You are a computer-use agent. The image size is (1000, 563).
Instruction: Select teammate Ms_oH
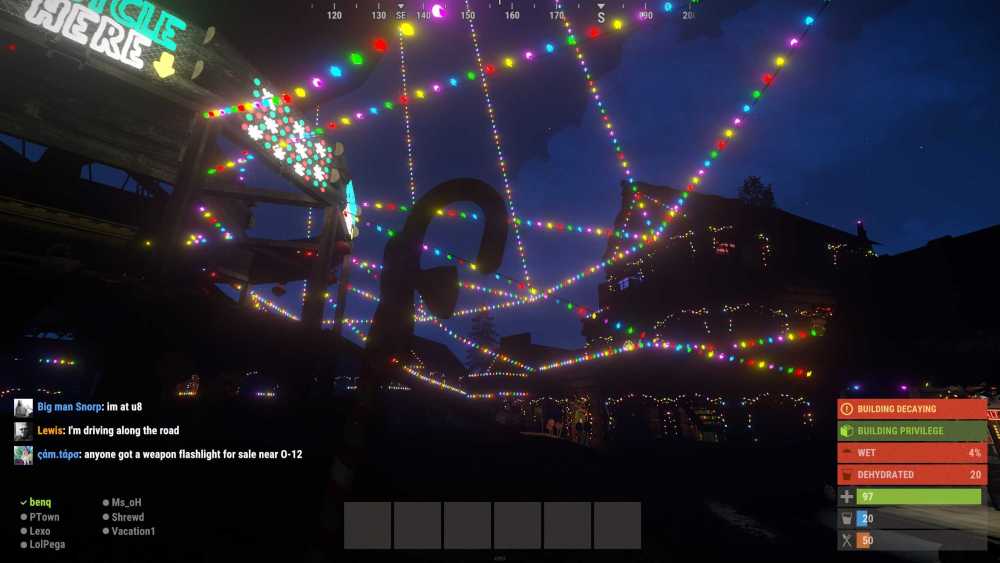[128, 502]
